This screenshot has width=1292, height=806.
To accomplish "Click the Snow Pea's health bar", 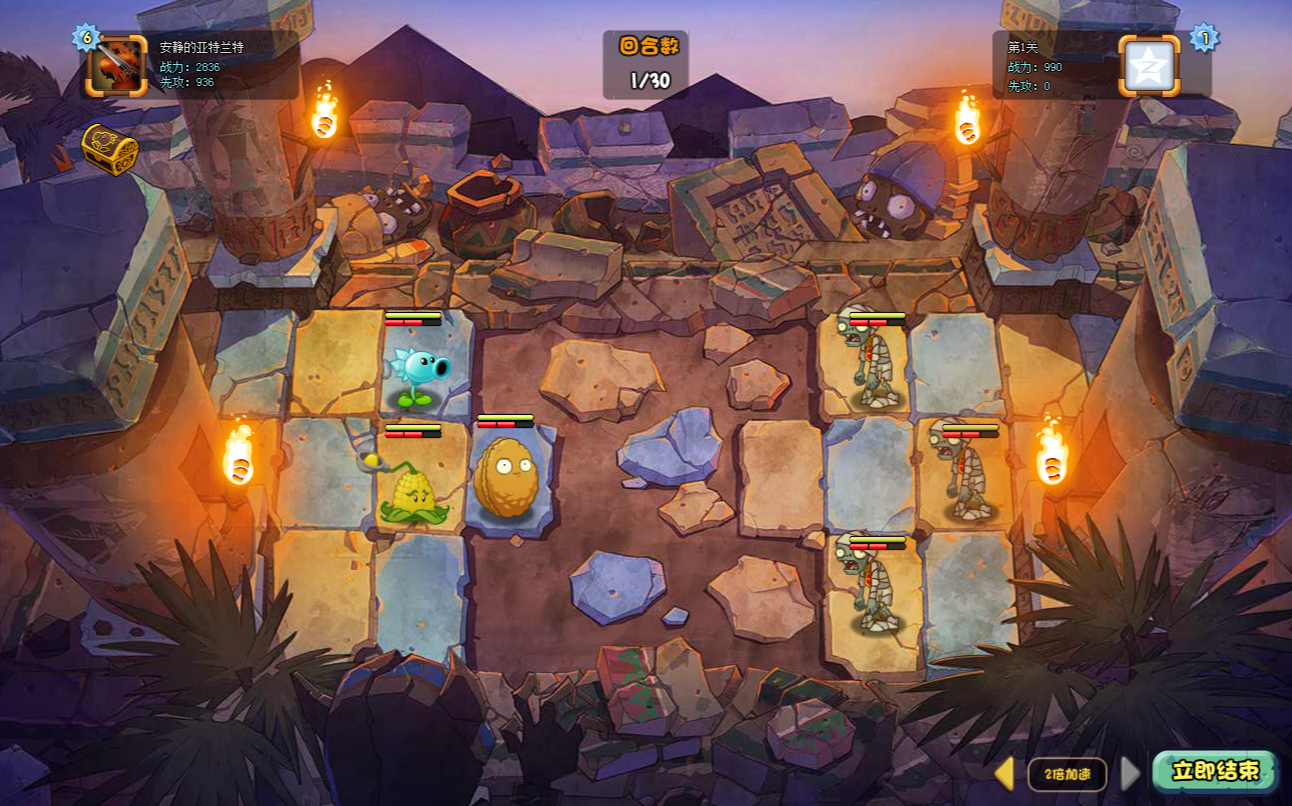I will coord(412,318).
